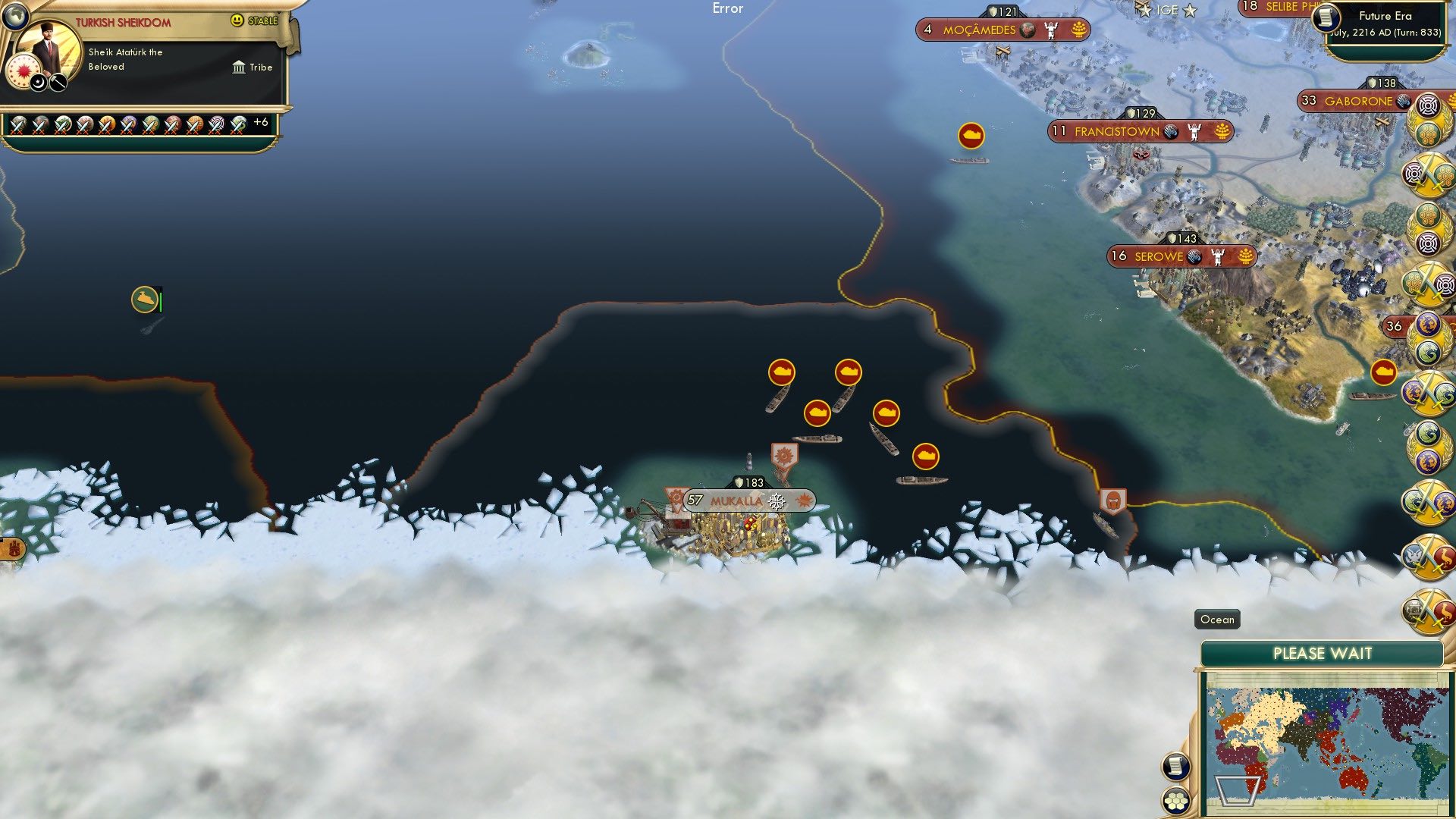This screenshot has width=1456, height=819.
Task: Expand the Mukalla city banner
Action: click(736, 500)
